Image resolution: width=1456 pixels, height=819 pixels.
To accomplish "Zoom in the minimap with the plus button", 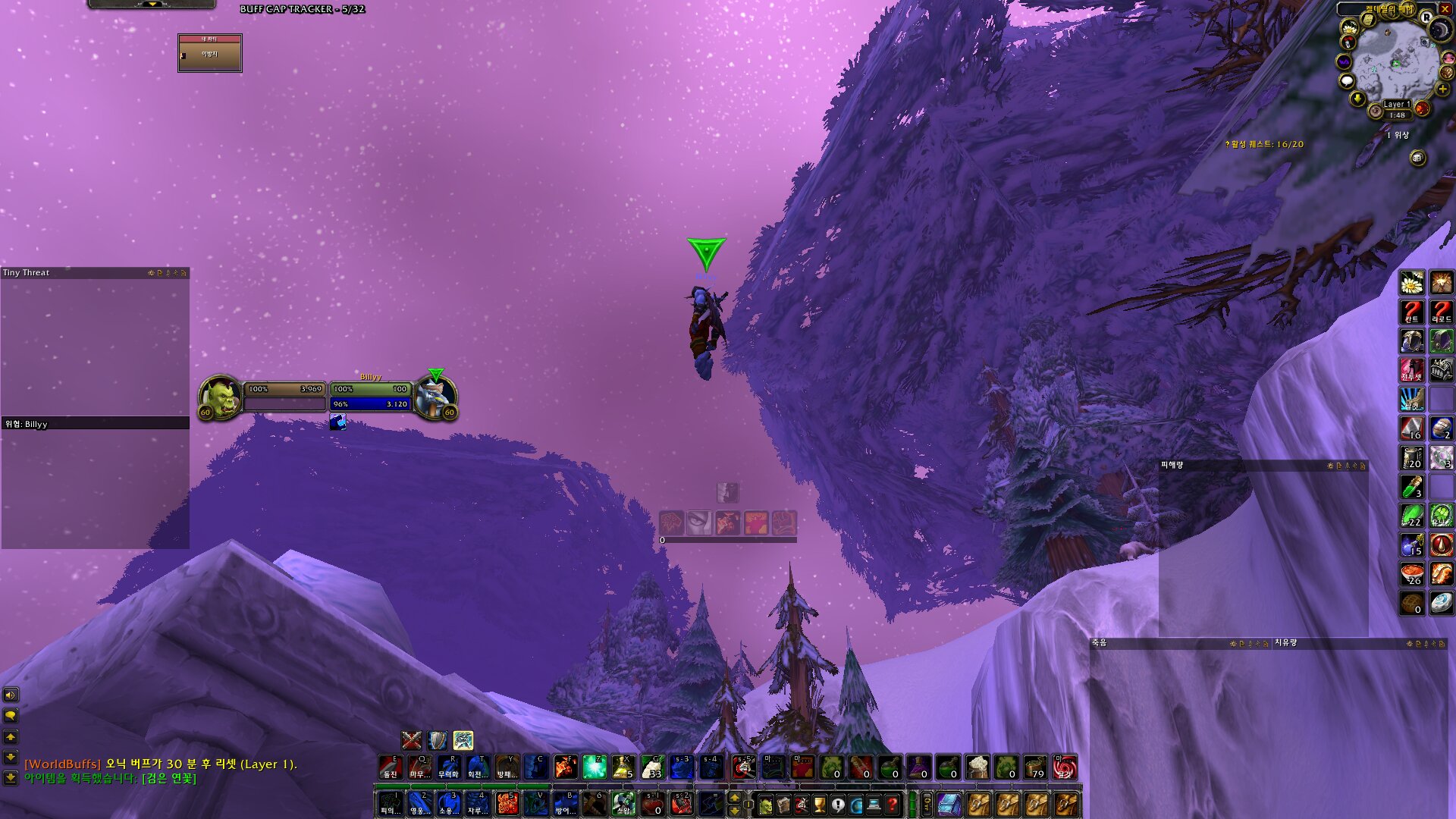I will pyautogui.click(x=1443, y=89).
